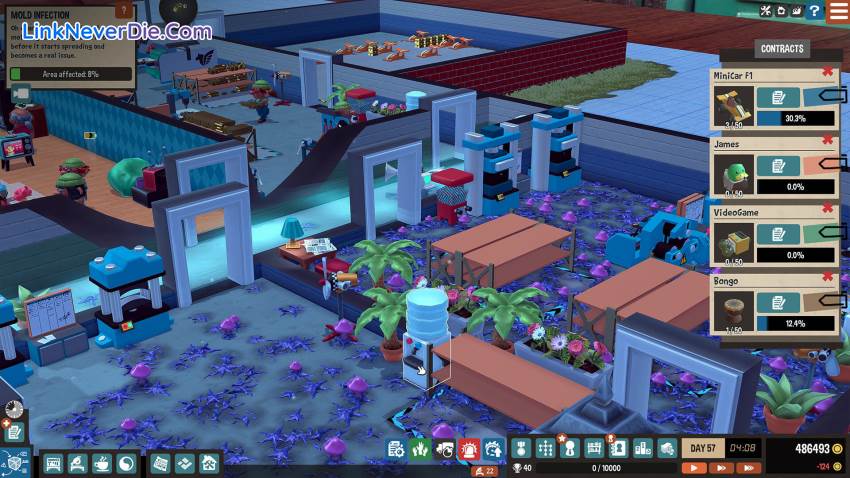Image resolution: width=850 pixels, height=478 pixels.
Task: Set game speed to normal play
Action: tap(694, 467)
